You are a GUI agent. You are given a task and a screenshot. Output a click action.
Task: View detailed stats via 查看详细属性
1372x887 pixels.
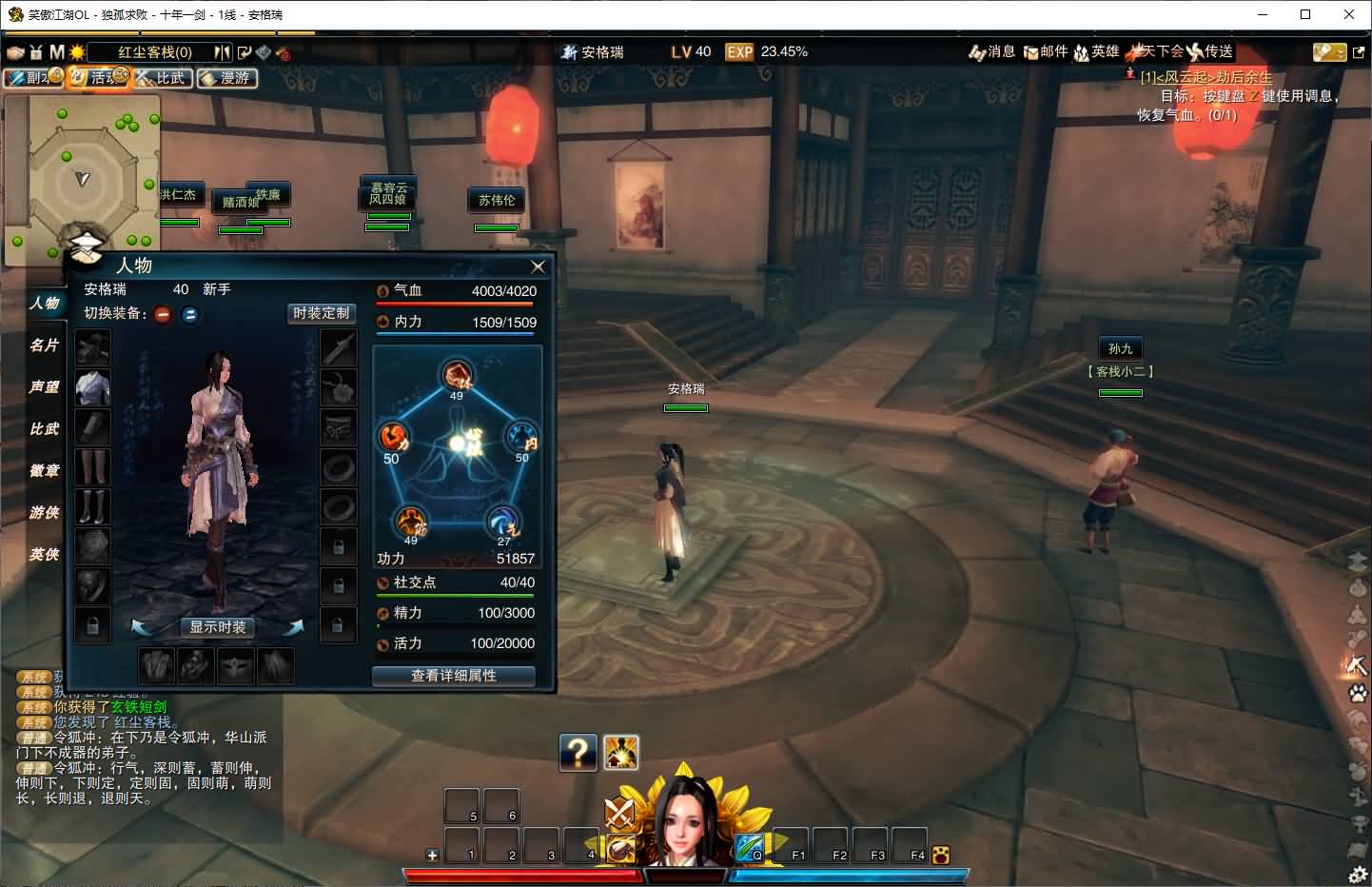(453, 676)
